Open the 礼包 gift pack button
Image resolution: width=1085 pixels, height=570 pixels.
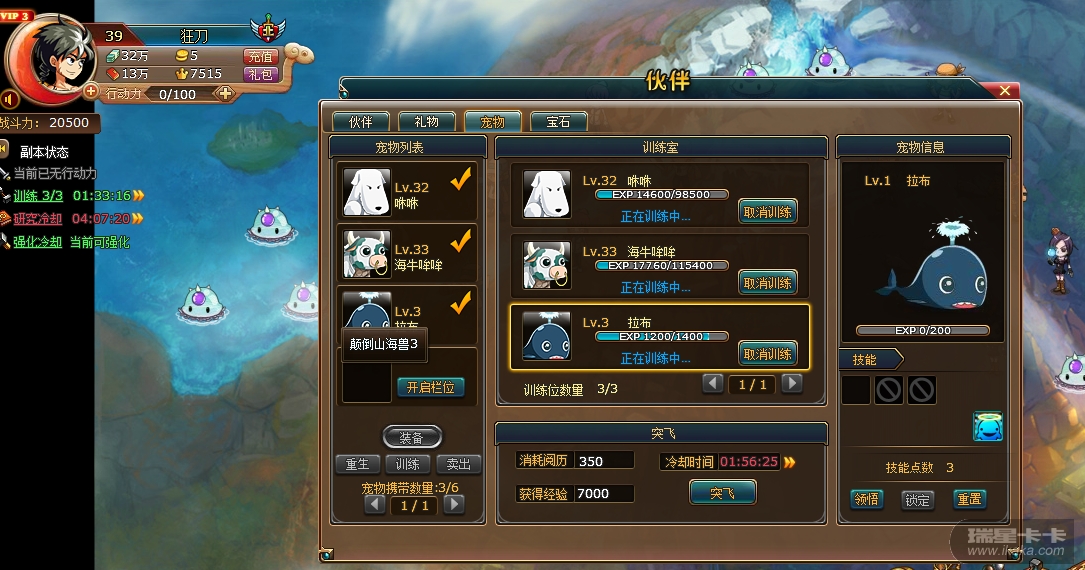(259, 74)
